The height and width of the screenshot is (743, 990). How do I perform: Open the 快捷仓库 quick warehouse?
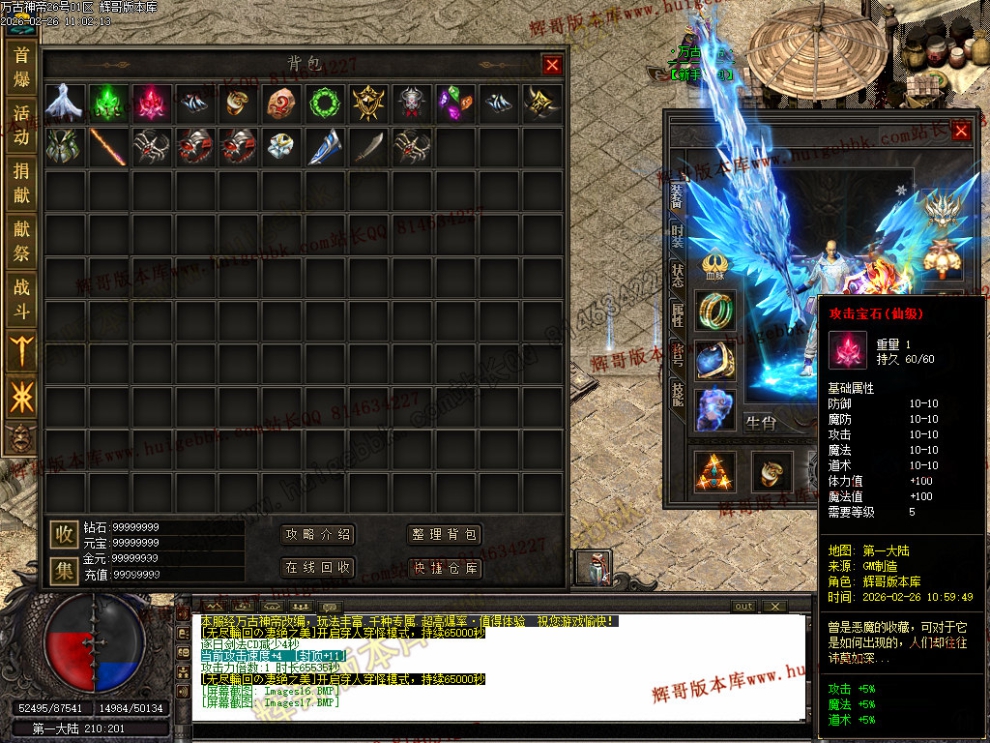(x=445, y=568)
